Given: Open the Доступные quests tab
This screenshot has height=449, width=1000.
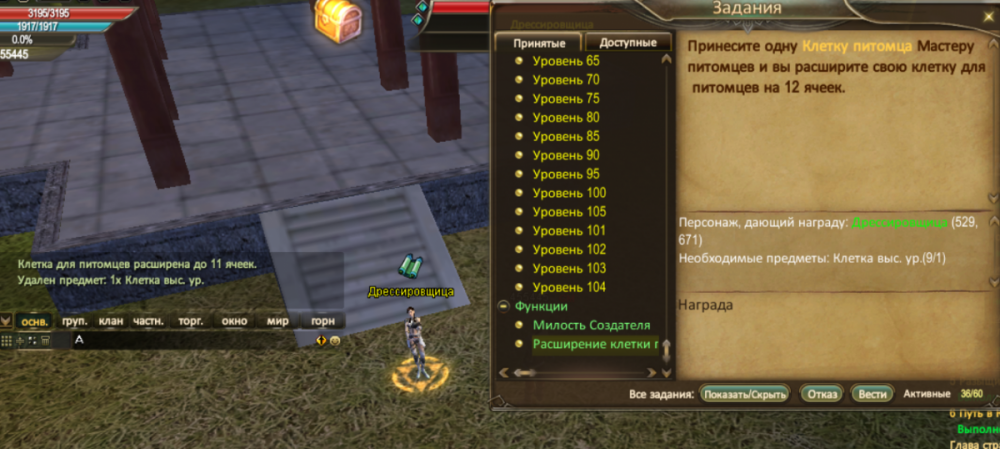Looking at the screenshot, I should tap(628, 43).
